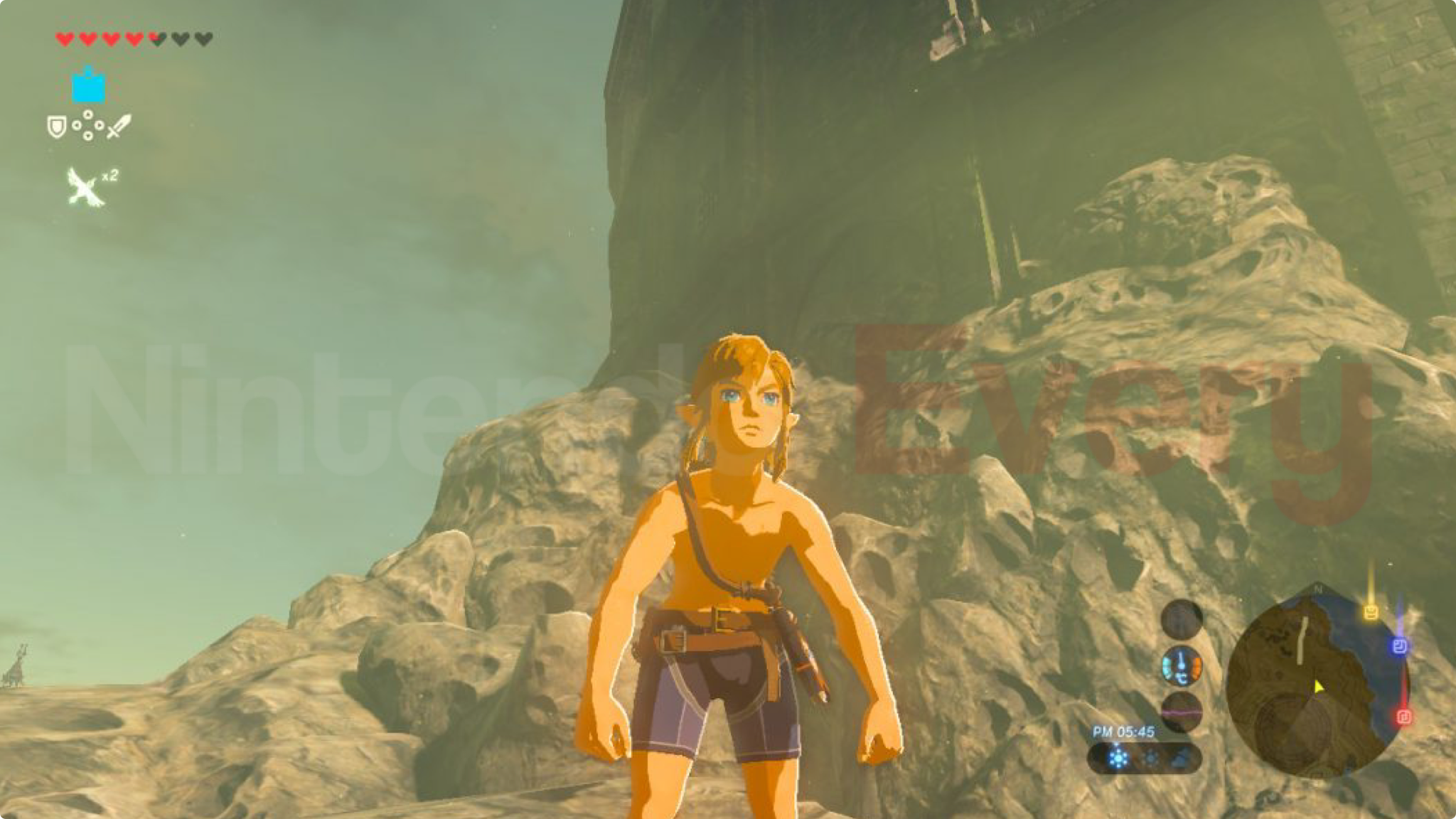Screen dimensions: 1456x819
Task: Click the PM 05:45 time display
Action: click(x=1123, y=731)
